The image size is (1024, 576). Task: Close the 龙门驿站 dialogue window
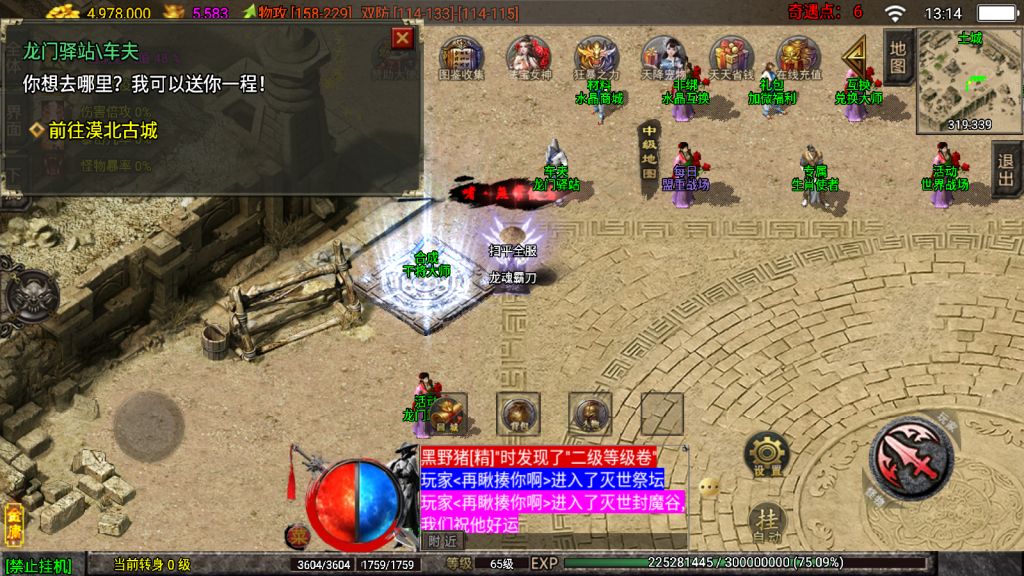[x=402, y=39]
